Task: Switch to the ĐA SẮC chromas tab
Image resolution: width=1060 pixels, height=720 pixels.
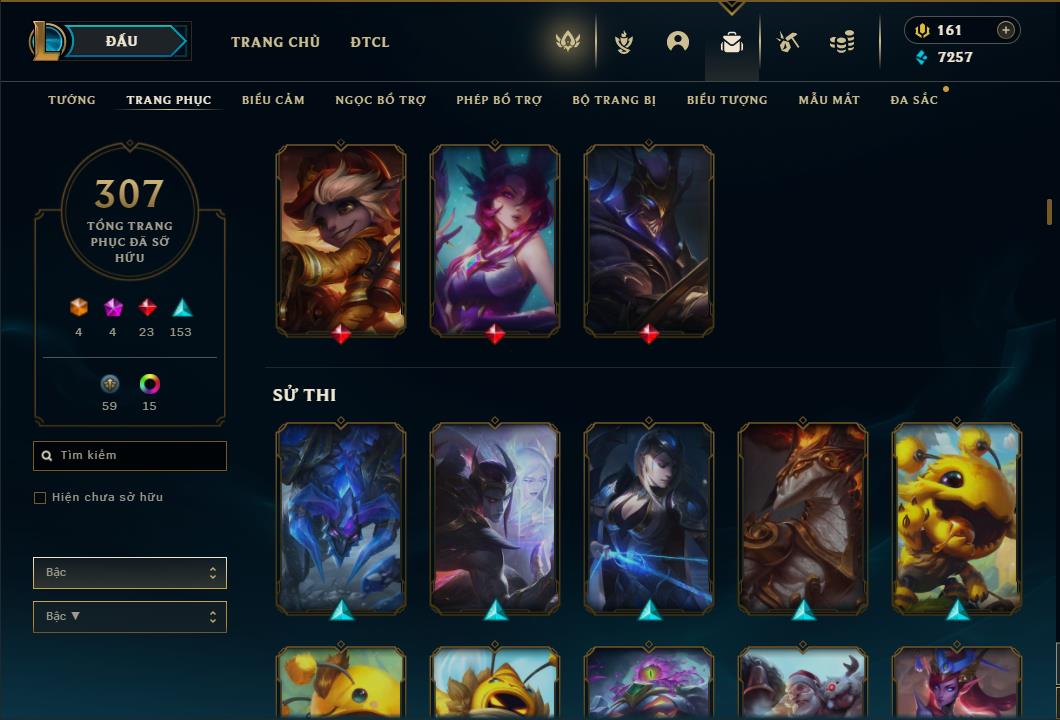Action: [x=914, y=100]
